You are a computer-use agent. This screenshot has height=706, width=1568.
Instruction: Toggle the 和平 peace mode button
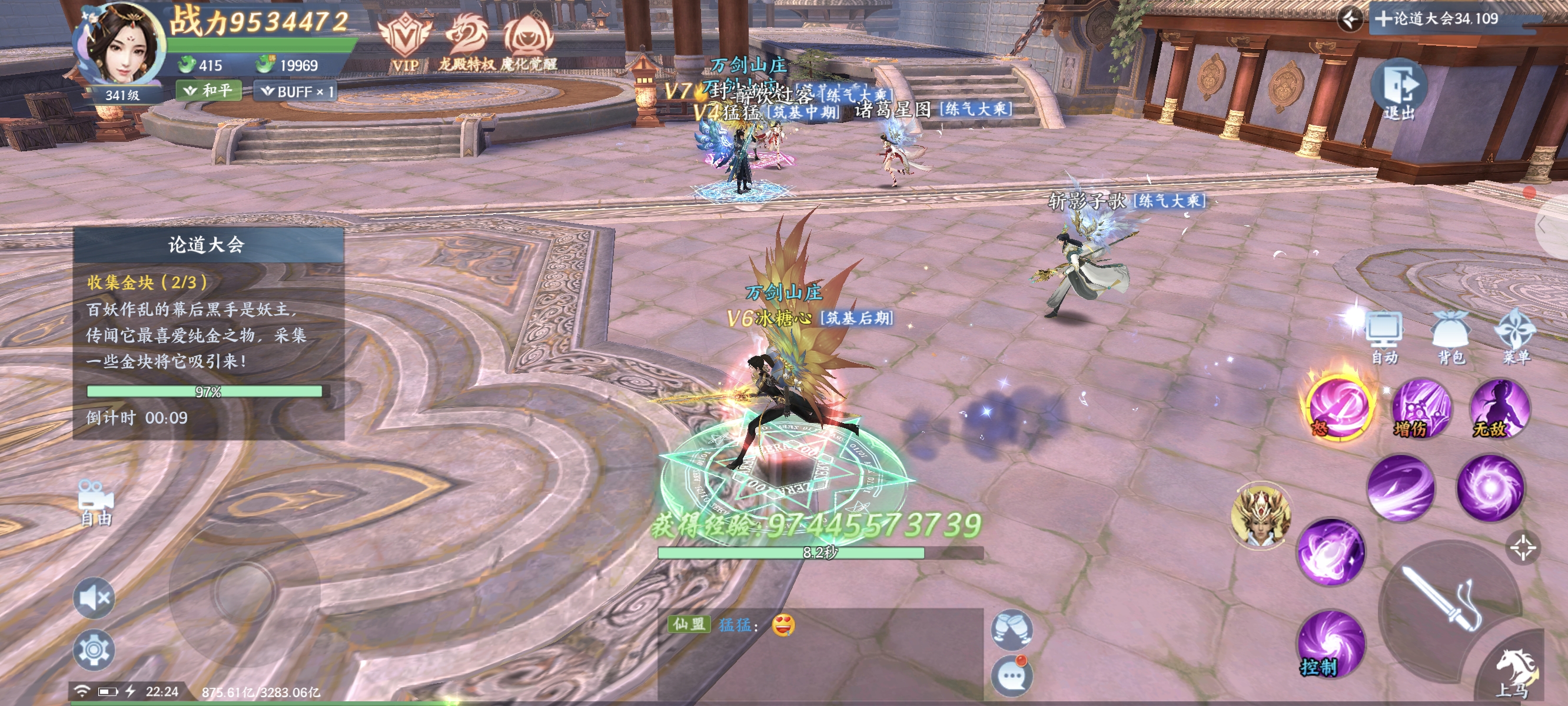[209, 91]
